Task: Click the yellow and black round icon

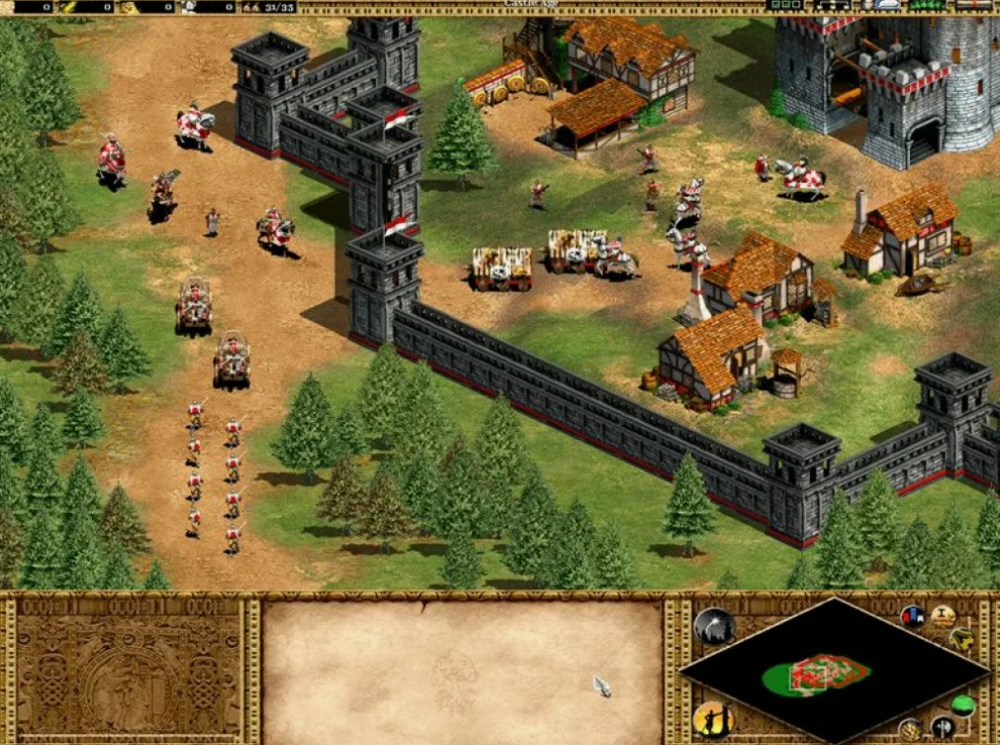Action: (x=962, y=639)
